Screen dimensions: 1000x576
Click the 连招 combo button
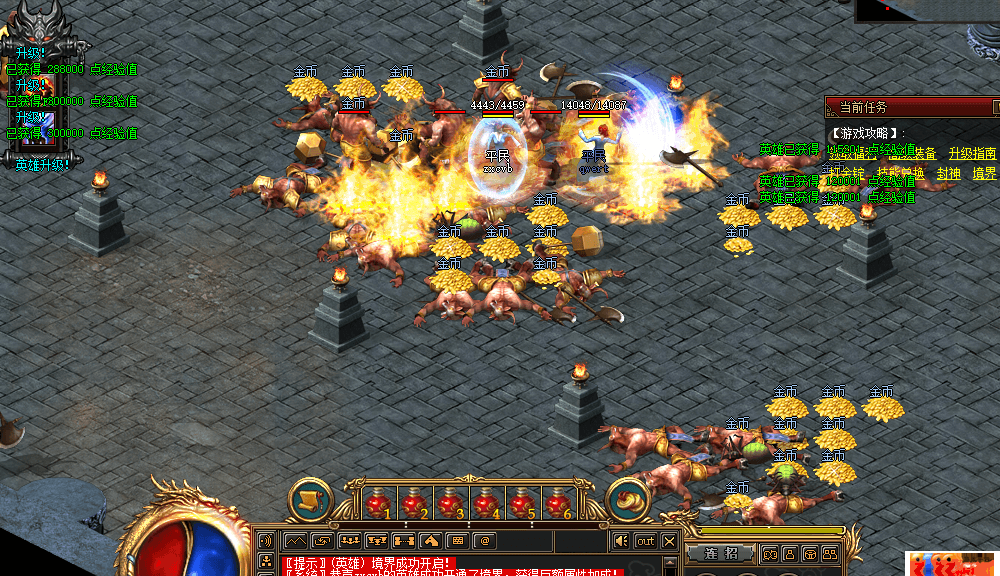click(x=722, y=553)
